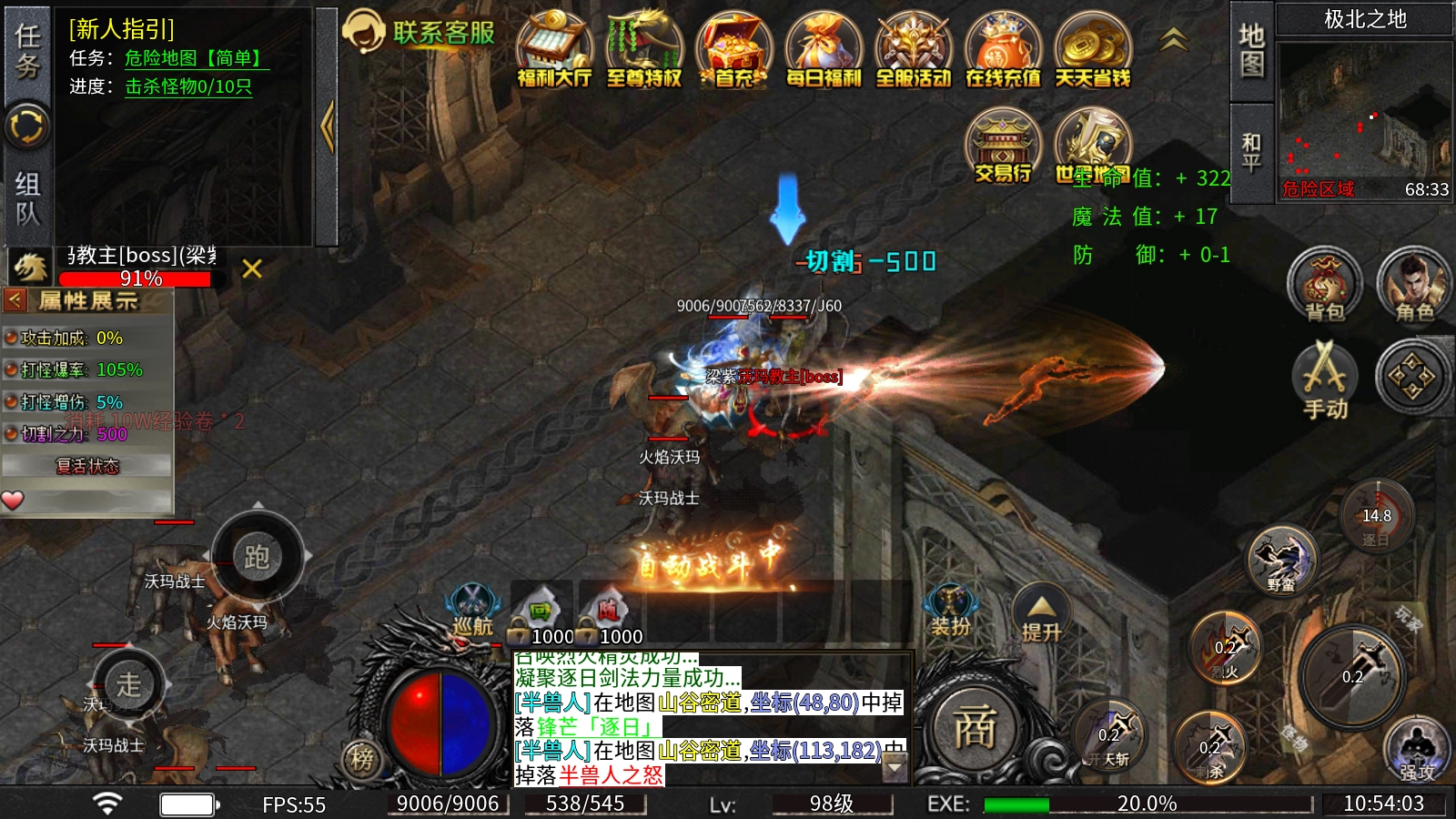
Task: Collapse the top icon row arrow
Action: pyautogui.click(x=1174, y=39)
